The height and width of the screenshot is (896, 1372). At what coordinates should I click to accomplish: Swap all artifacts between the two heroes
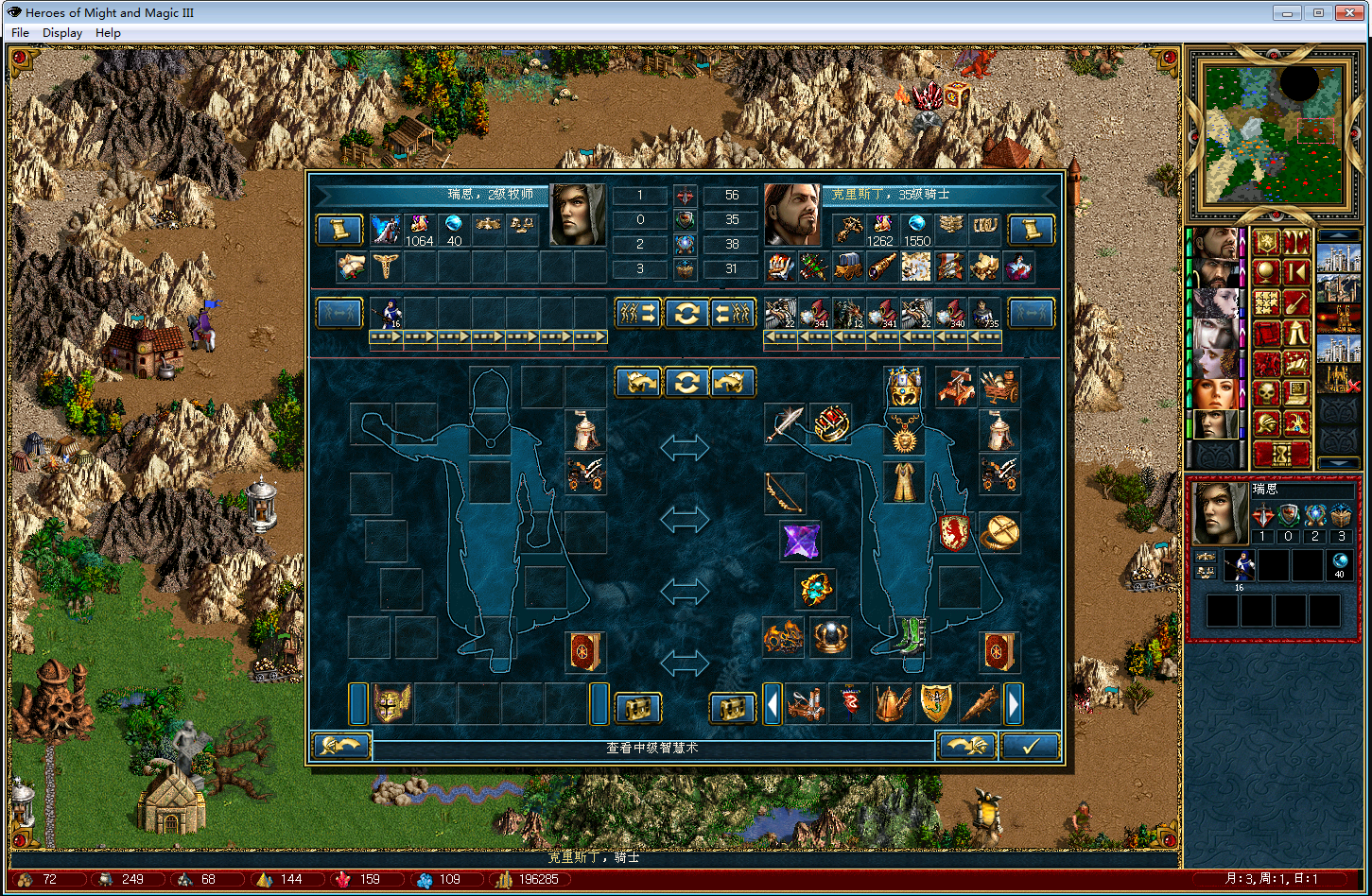pyautogui.click(x=686, y=382)
